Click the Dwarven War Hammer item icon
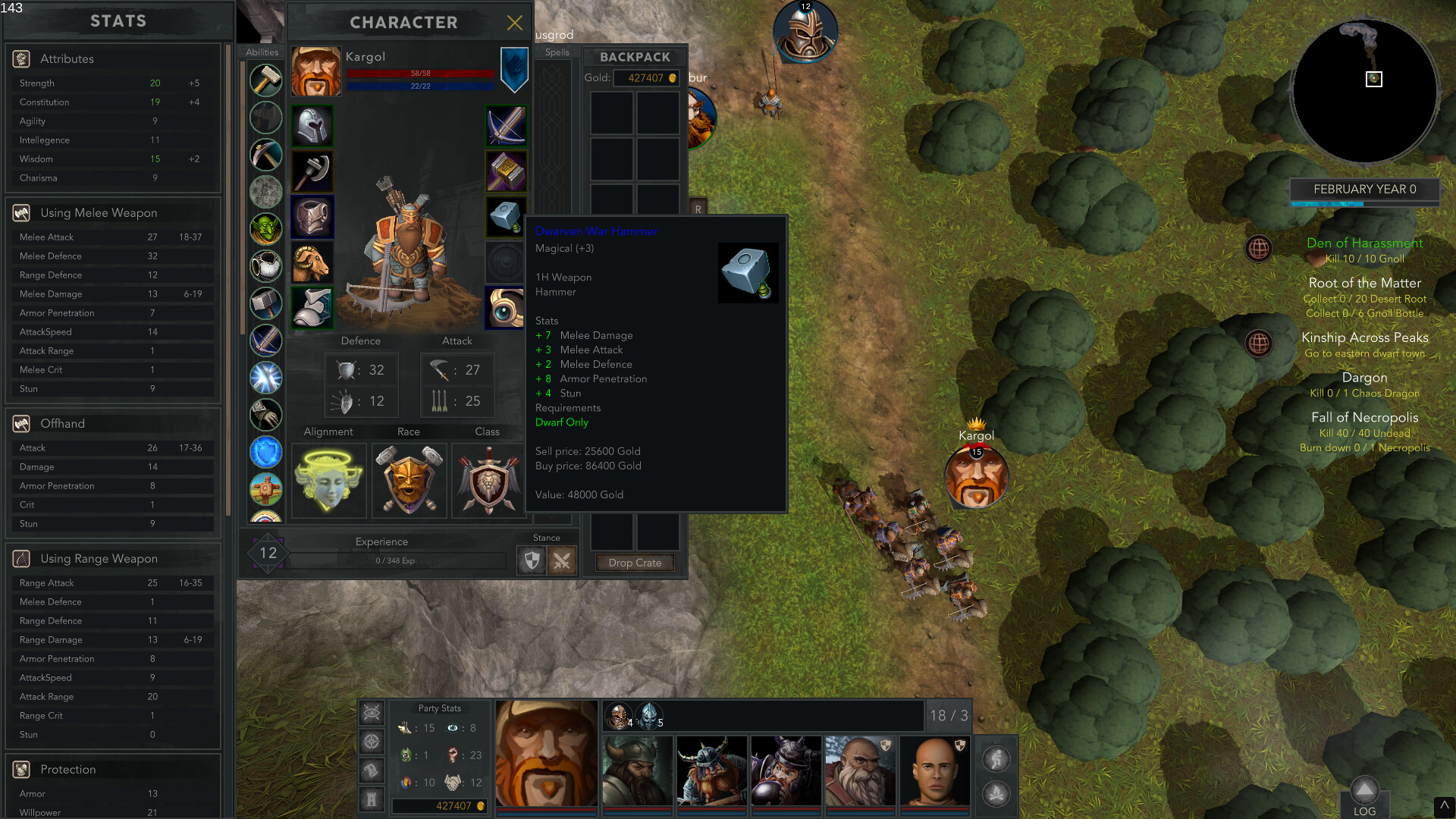1456x819 pixels. [748, 272]
